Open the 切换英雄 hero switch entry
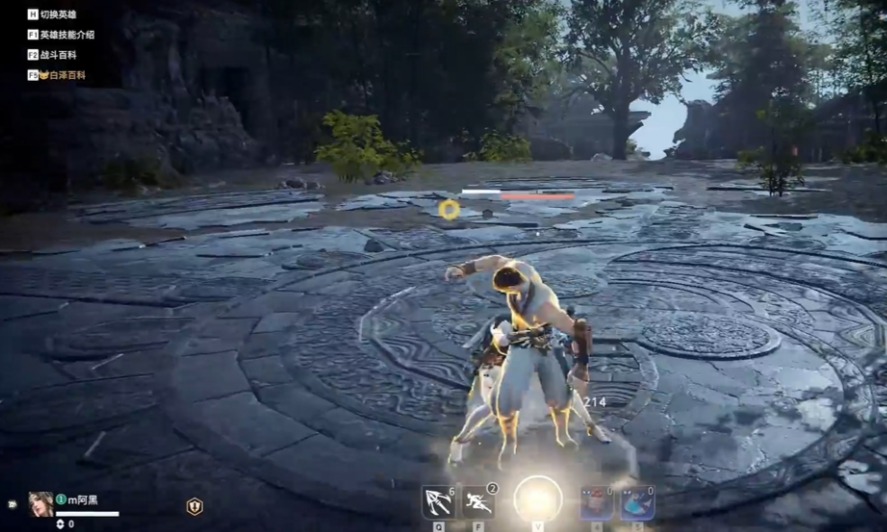This screenshot has height=532, width=887. (59, 15)
